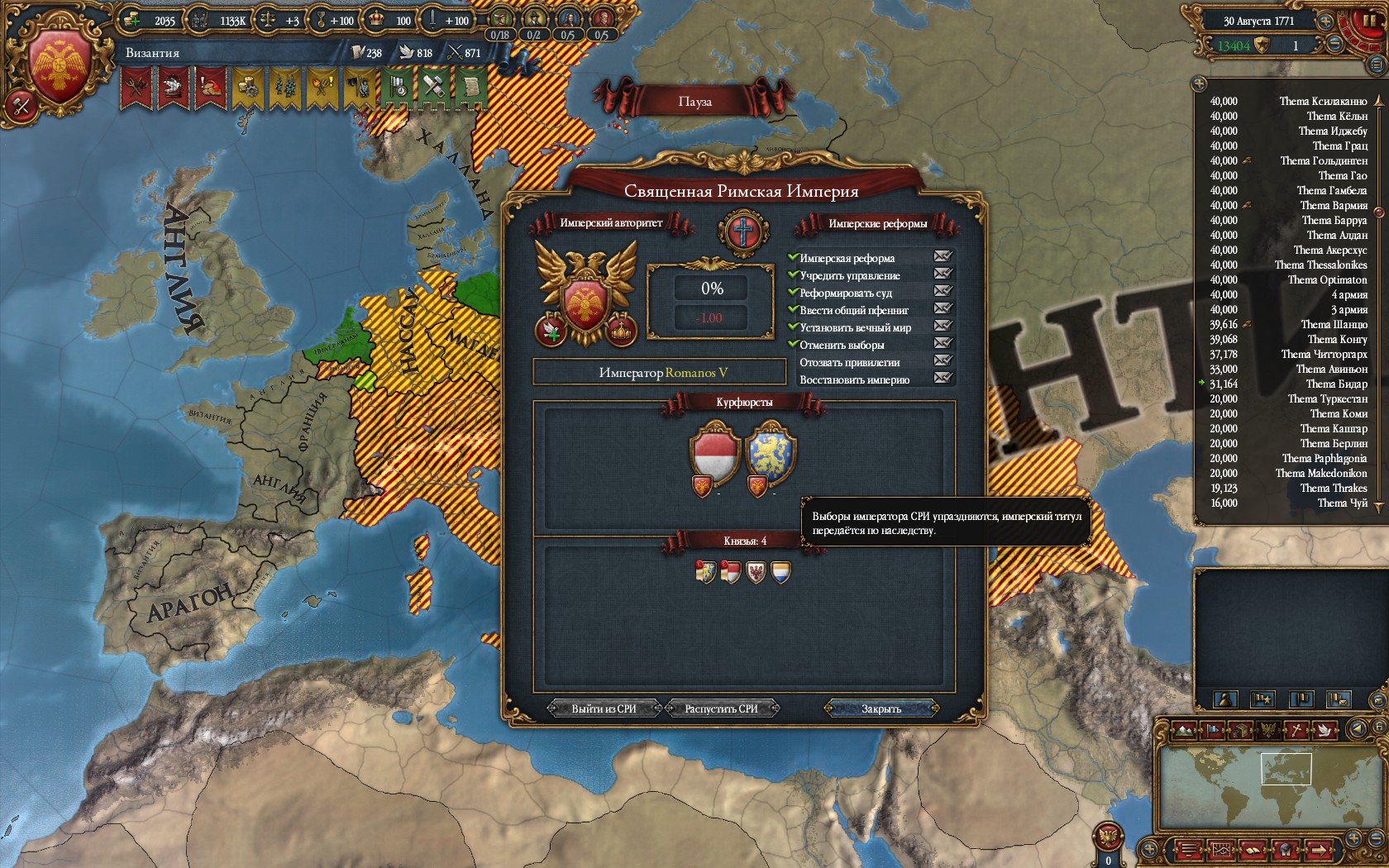1389x868 pixels.
Task: Decrease game speed with minus button
Action: [x=1336, y=45]
